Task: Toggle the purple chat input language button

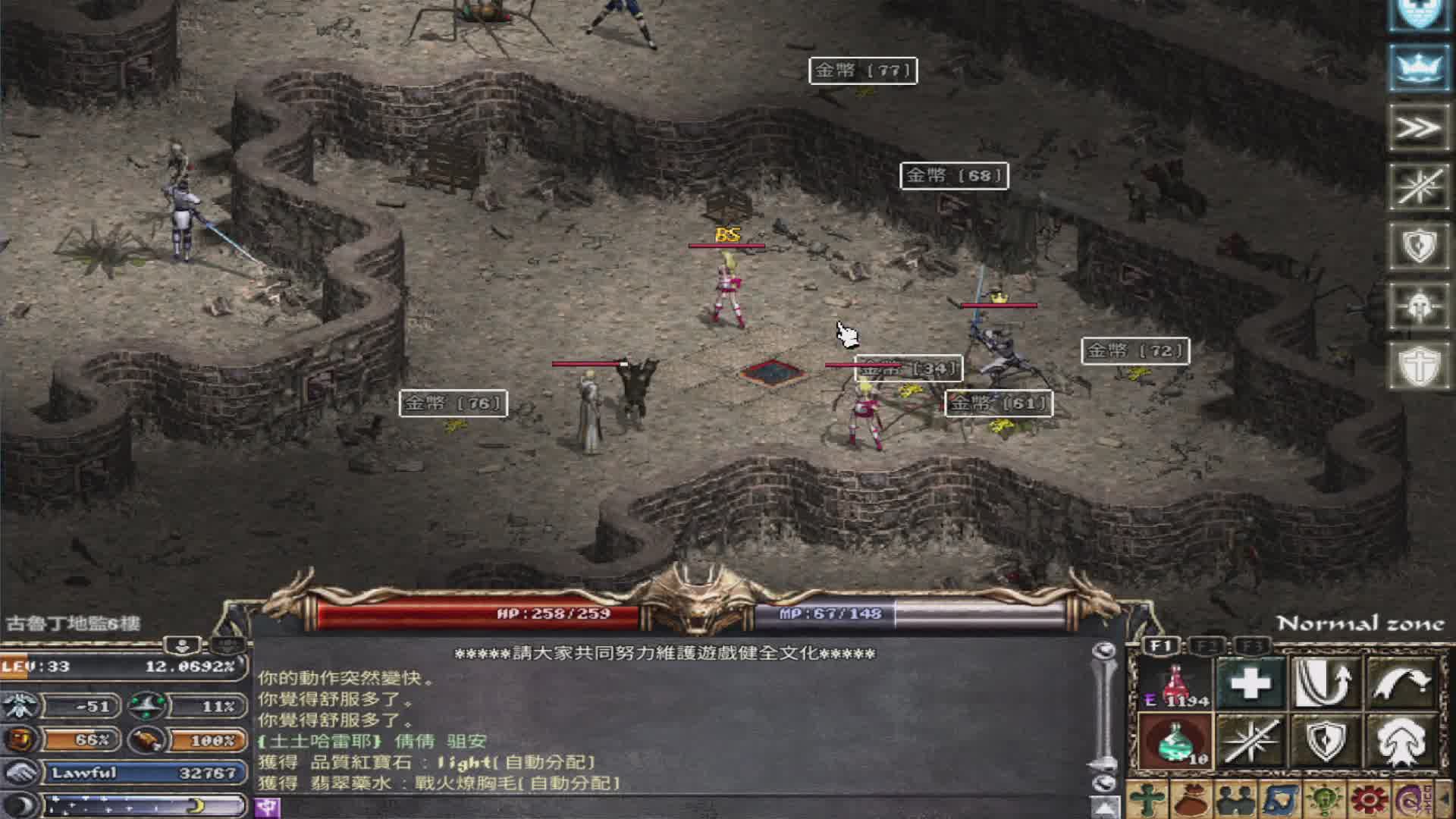Action: point(267,807)
